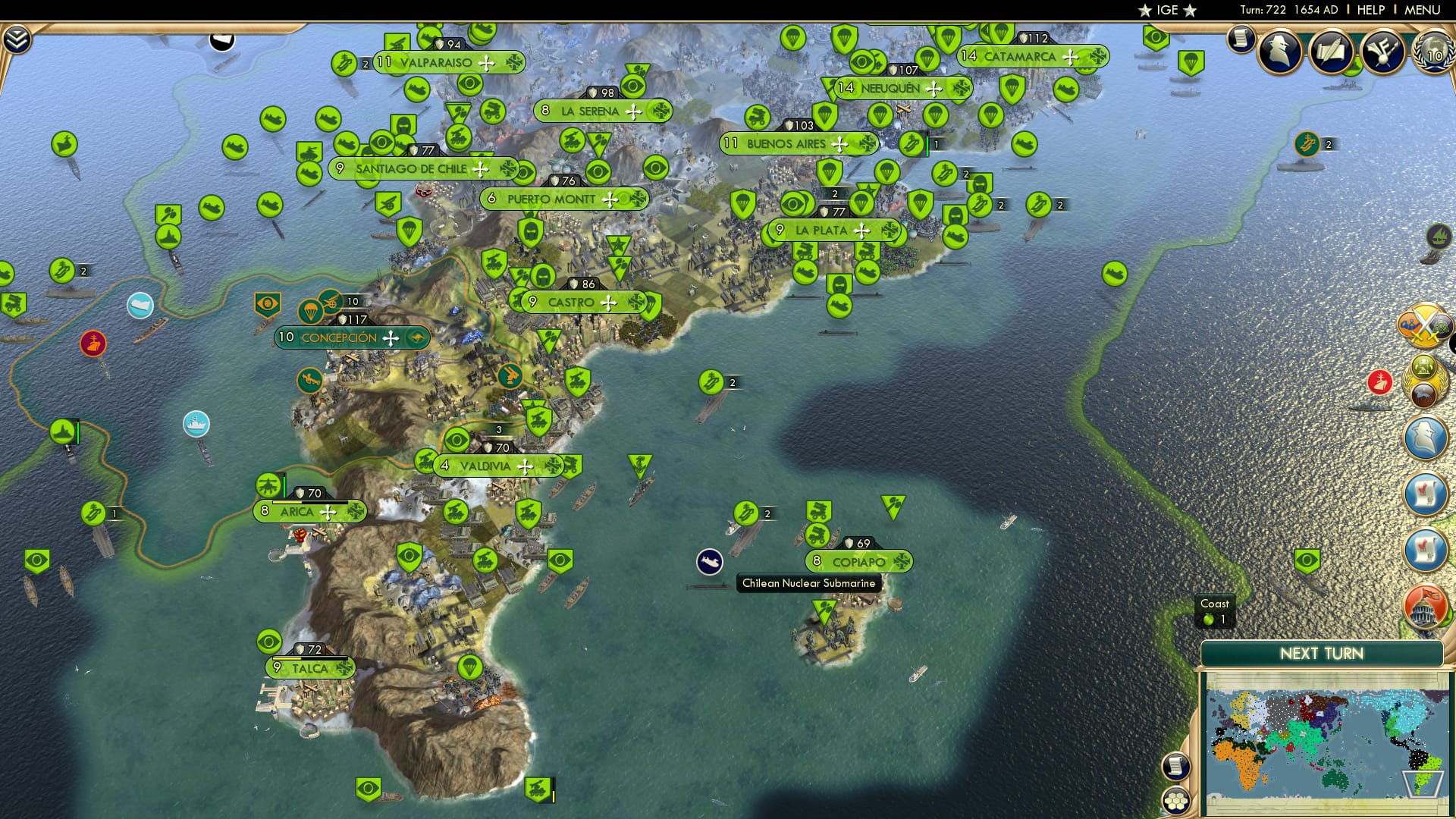This screenshot has height=819, width=1456.
Task: Click the red Capitol notification icon
Action: coord(1425,604)
